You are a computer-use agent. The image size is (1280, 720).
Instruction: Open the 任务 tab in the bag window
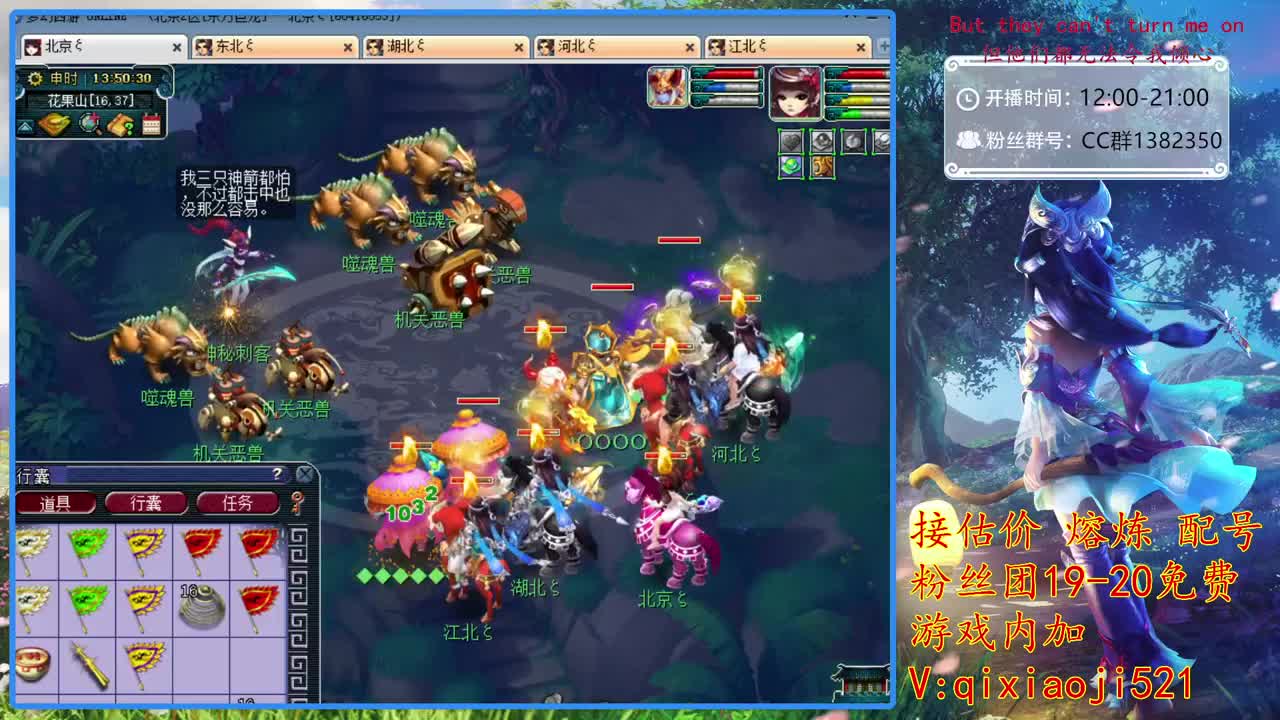click(237, 503)
